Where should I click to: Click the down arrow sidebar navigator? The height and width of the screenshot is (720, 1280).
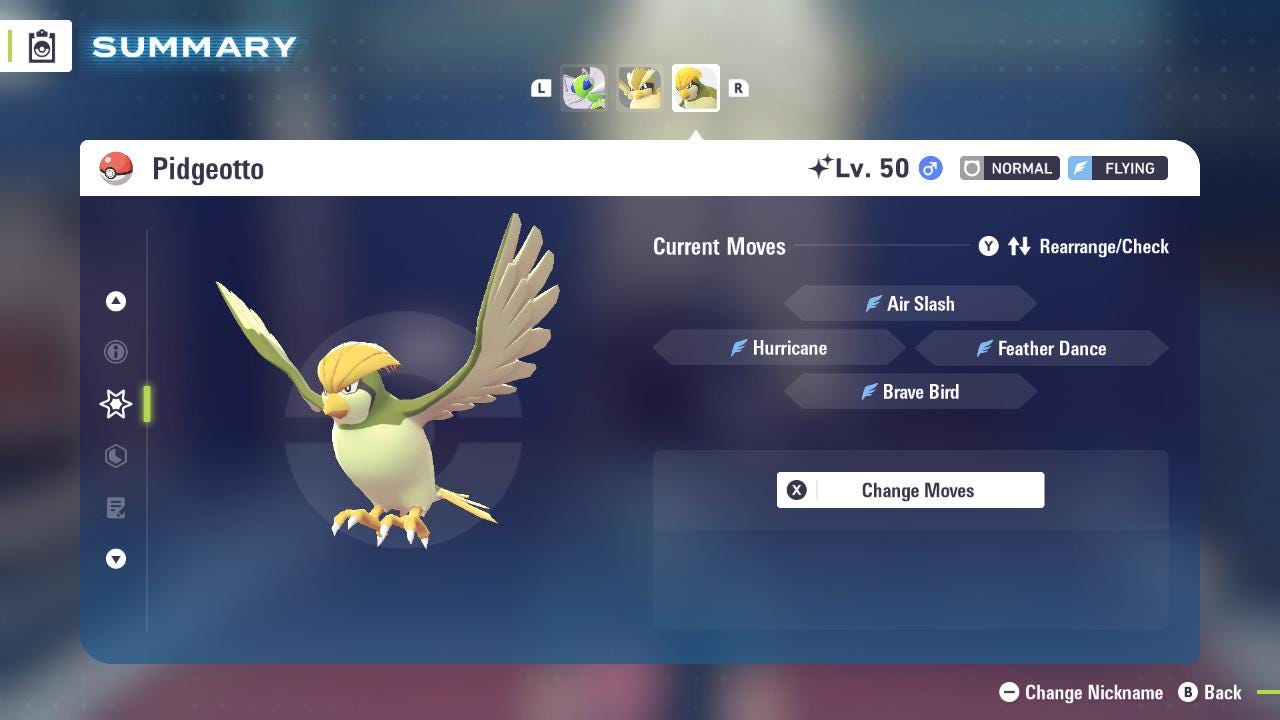click(x=116, y=559)
